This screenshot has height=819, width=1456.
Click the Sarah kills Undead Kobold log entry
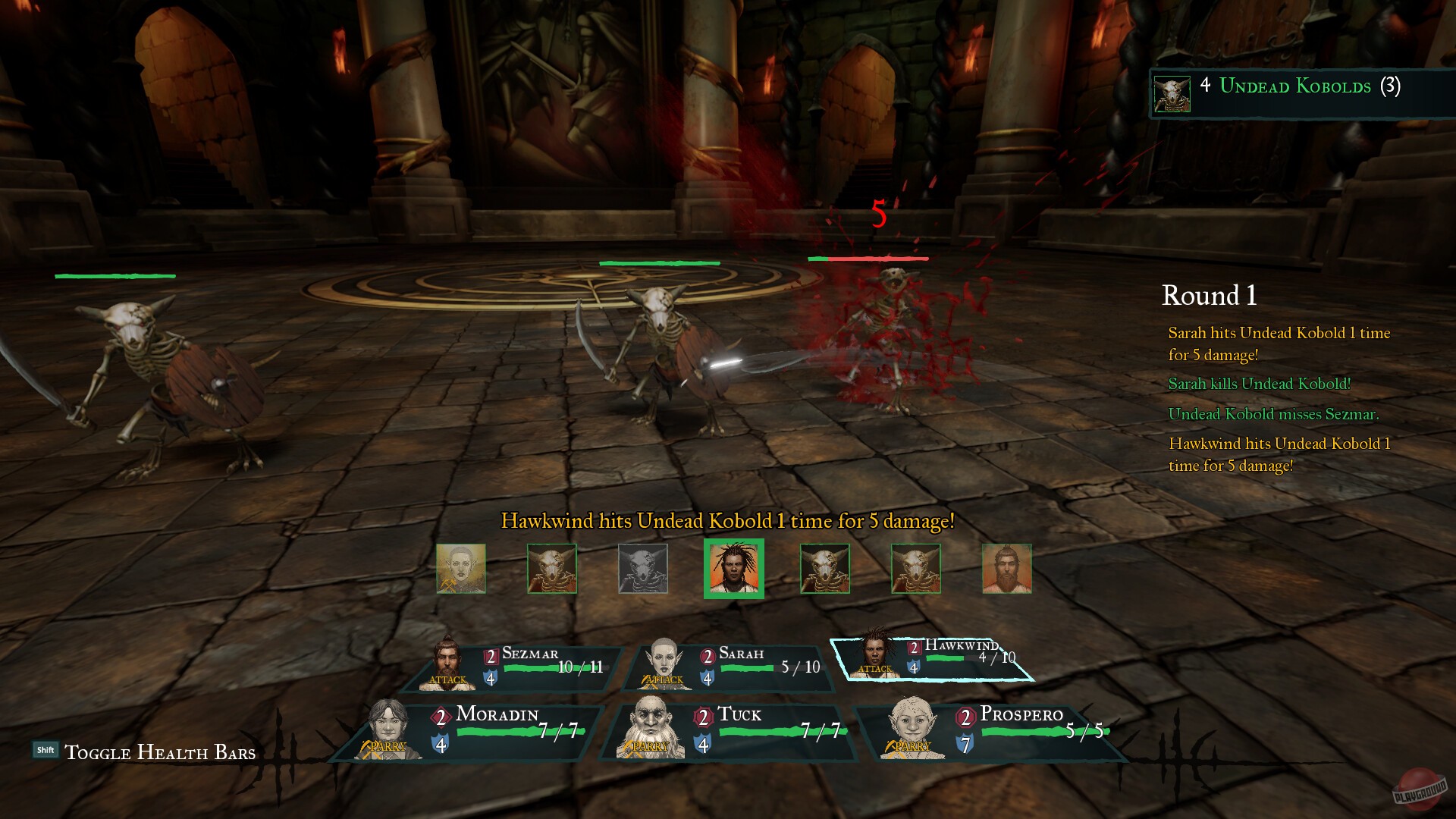point(1259,384)
